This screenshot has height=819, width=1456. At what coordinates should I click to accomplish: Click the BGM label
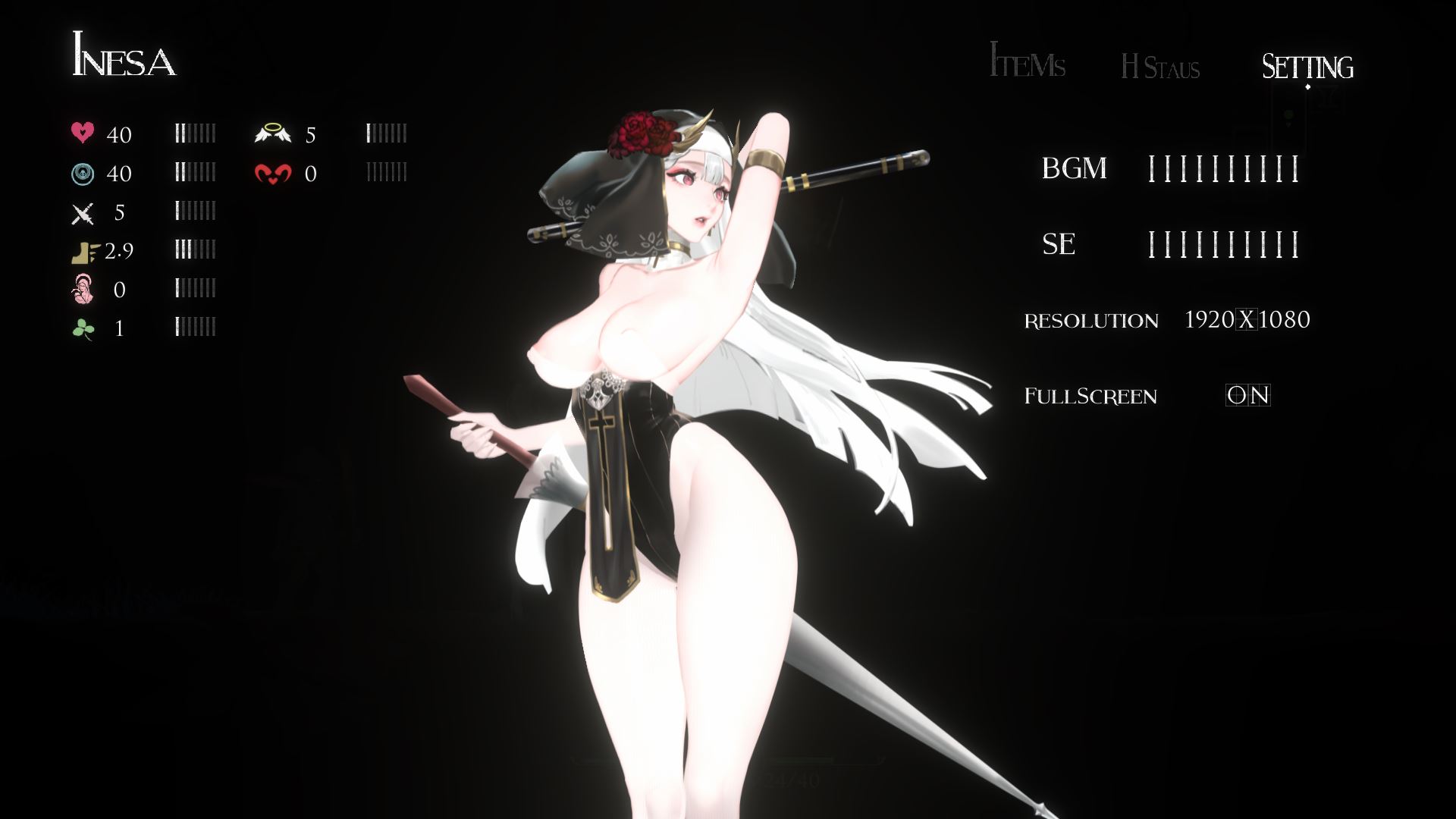pyautogui.click(x=1075, y=168)
